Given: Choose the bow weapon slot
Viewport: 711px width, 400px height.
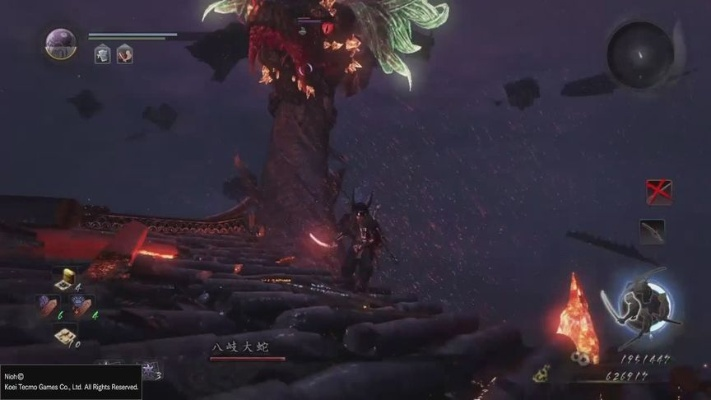Looking at the screenshot, I should point(652,231).
